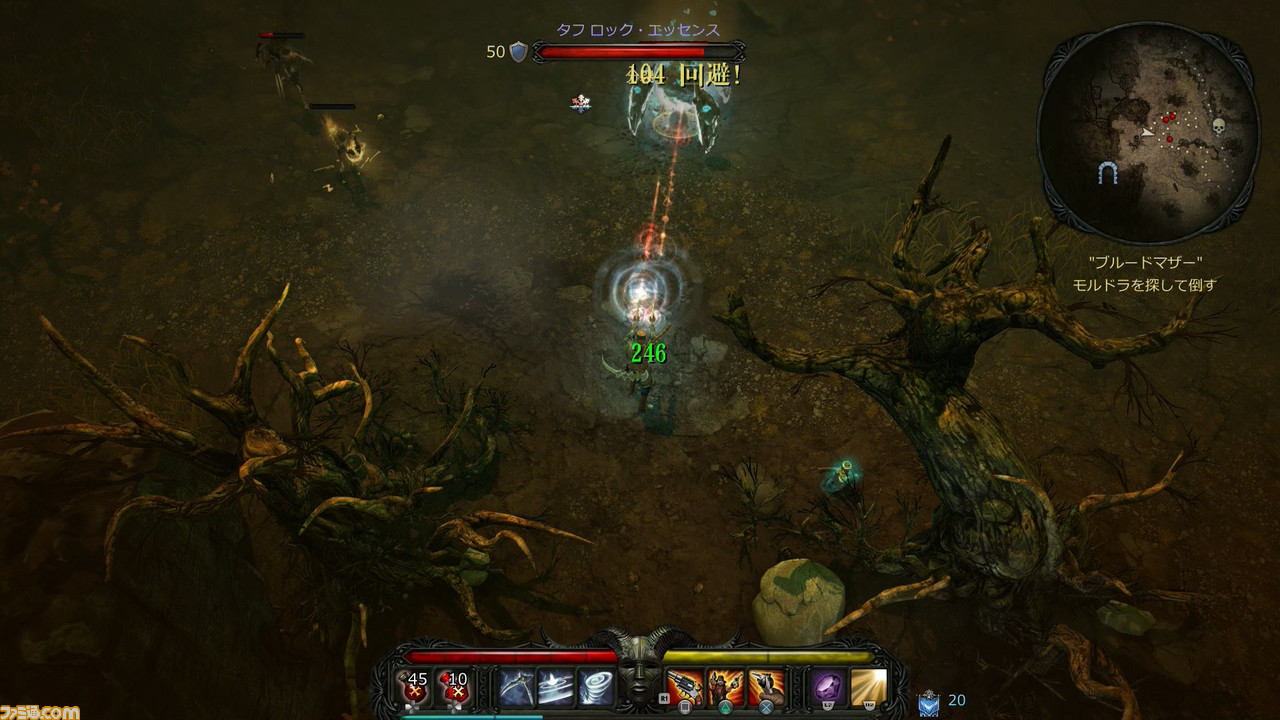
Task: Activate the ground slam burst skill
Action: (x=555, y=688)
